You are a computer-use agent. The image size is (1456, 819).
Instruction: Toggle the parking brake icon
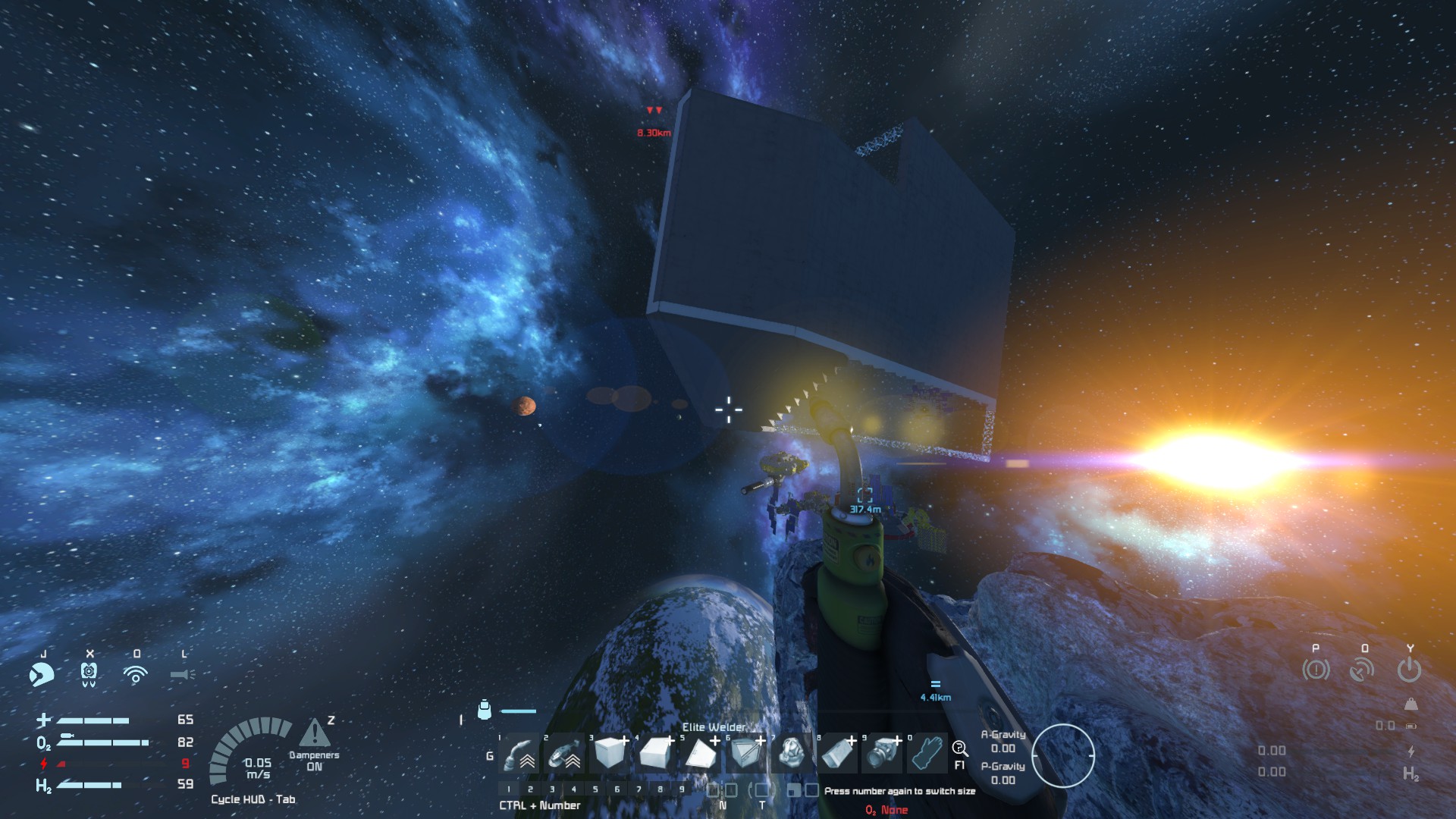(1316, 670)
